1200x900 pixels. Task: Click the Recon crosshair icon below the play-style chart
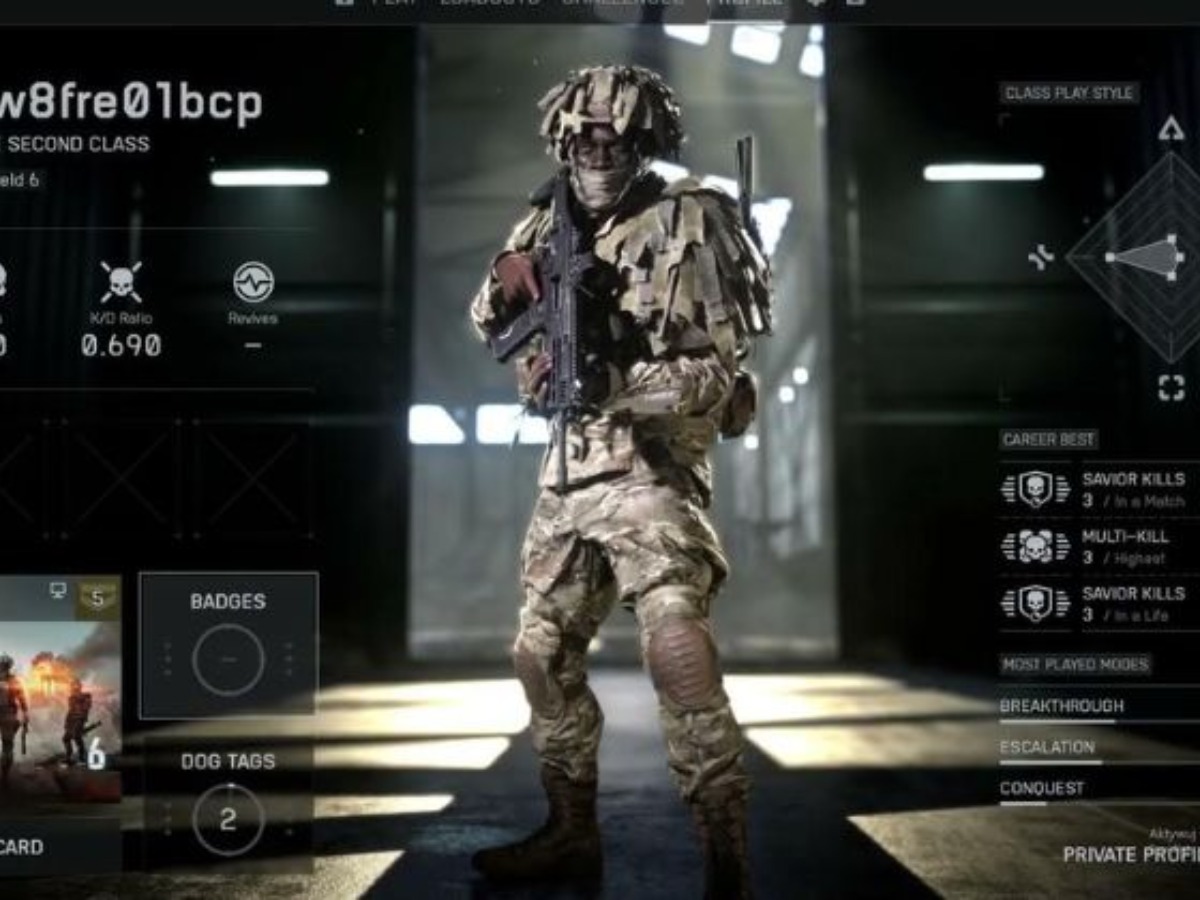click(1171, 388)
